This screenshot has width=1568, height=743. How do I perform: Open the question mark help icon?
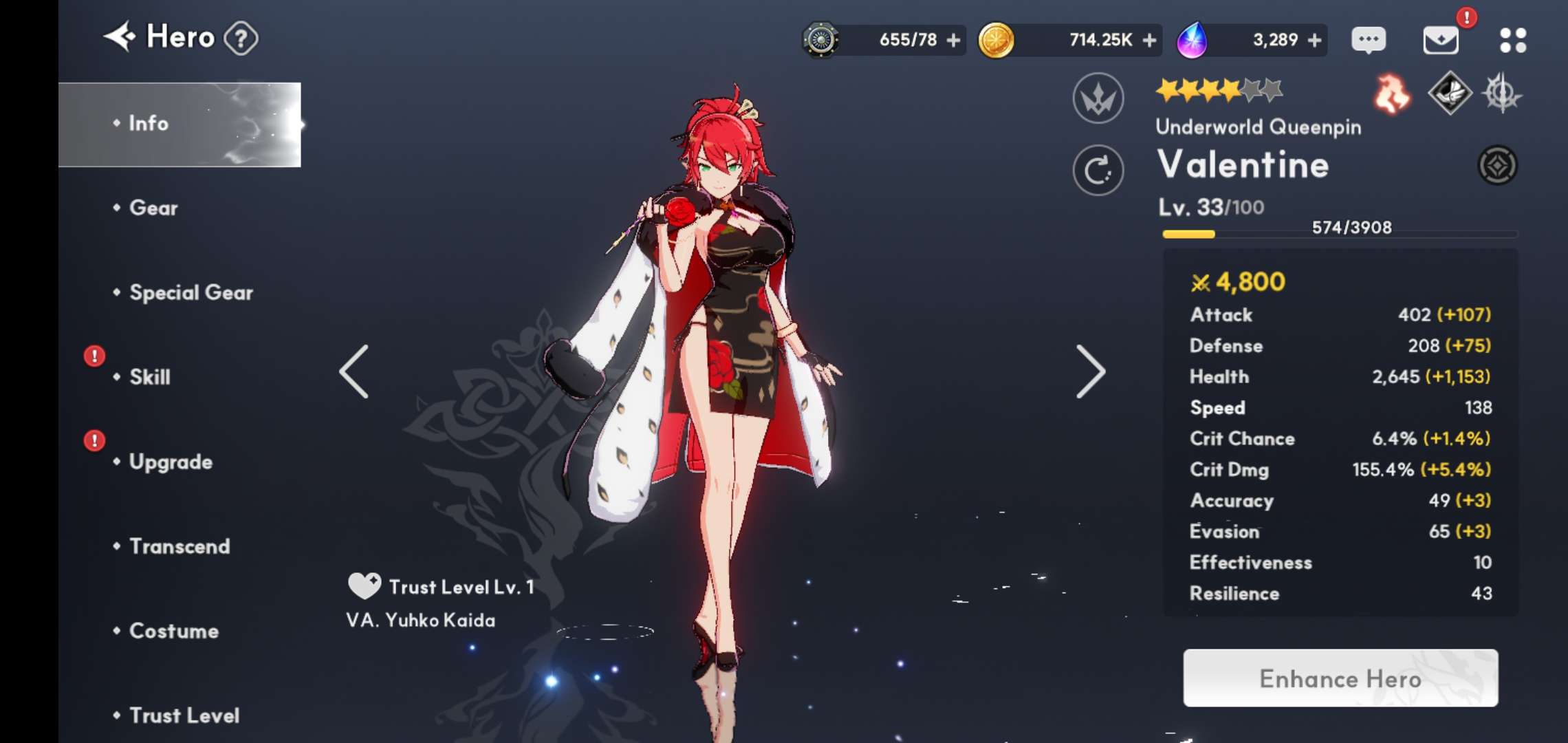tap(241, 39)
